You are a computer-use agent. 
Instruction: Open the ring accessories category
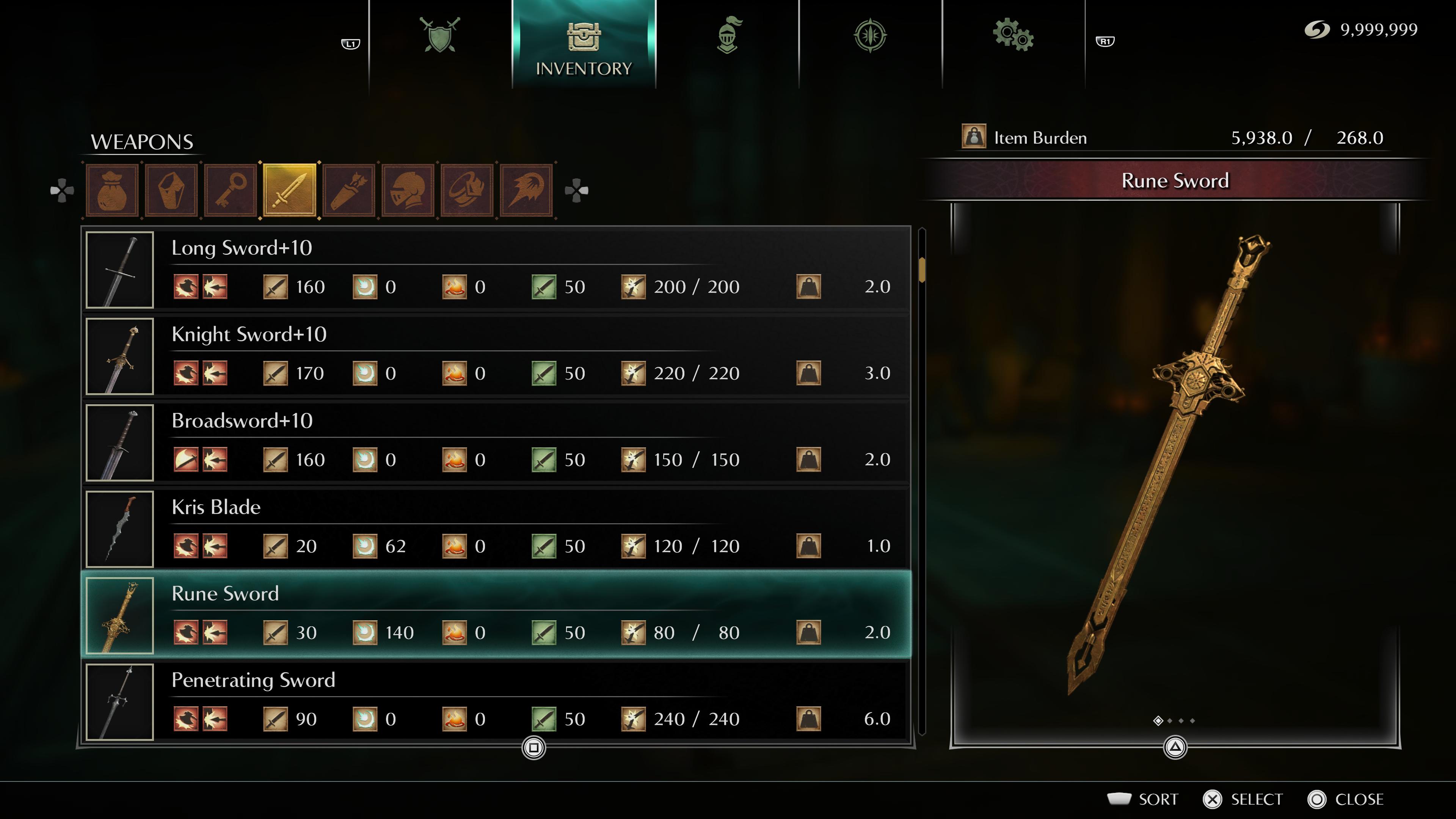[x=468, y=190]
